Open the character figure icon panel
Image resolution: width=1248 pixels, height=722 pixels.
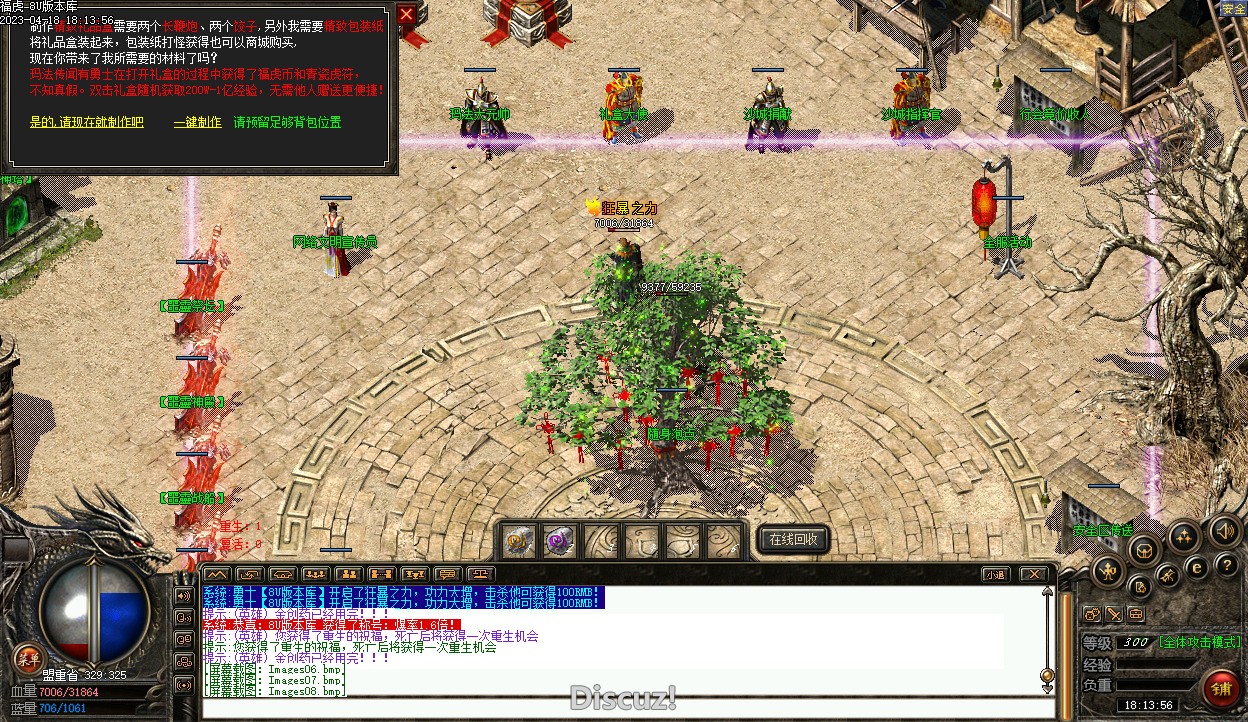1107,572
